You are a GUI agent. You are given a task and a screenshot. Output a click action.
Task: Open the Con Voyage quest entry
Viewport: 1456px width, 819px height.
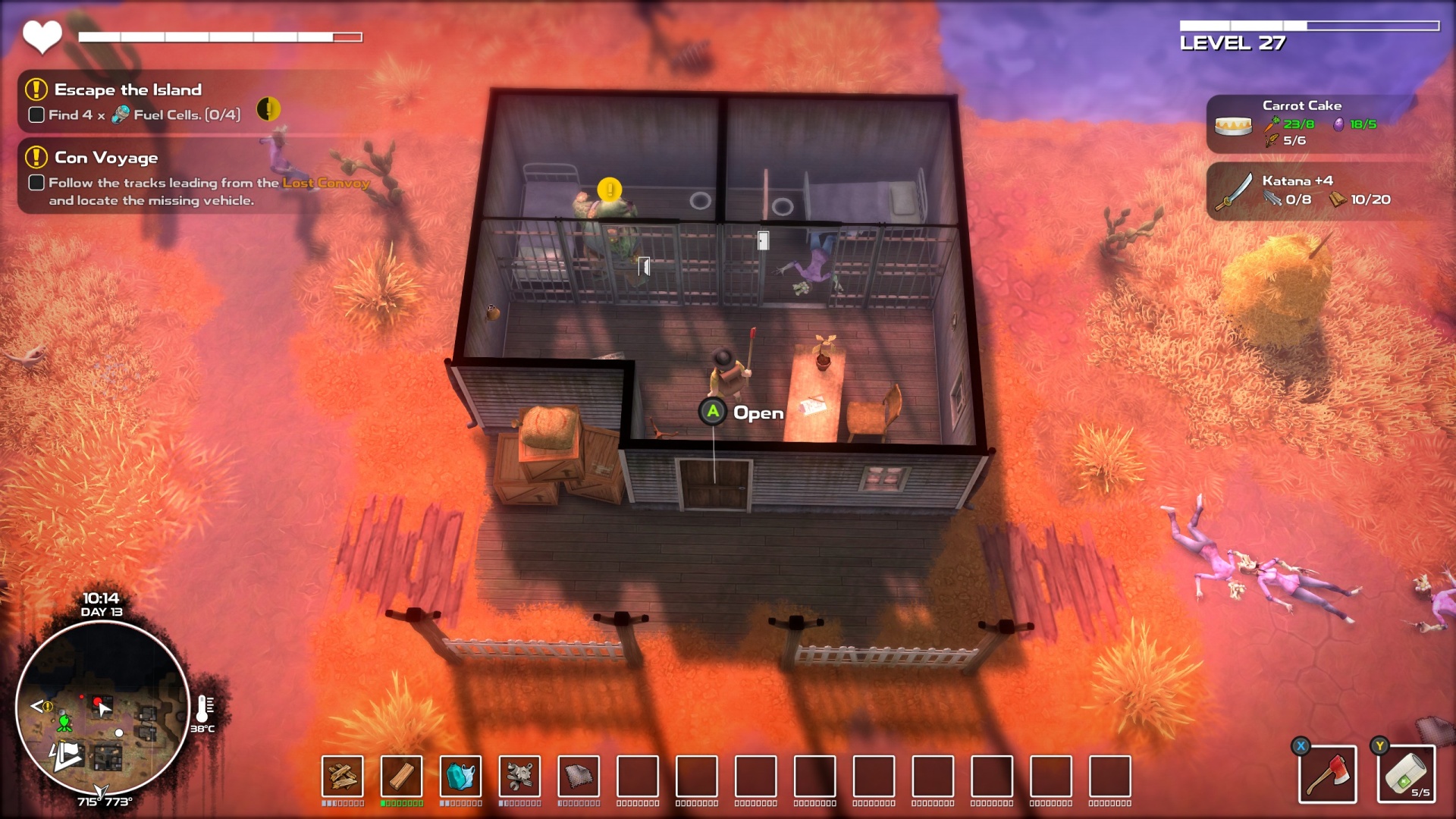coord(106,158)
